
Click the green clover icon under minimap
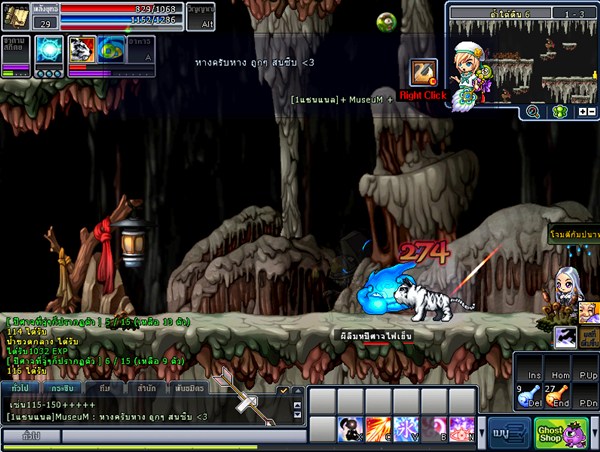pyautogui.click(x=559, y=112)
